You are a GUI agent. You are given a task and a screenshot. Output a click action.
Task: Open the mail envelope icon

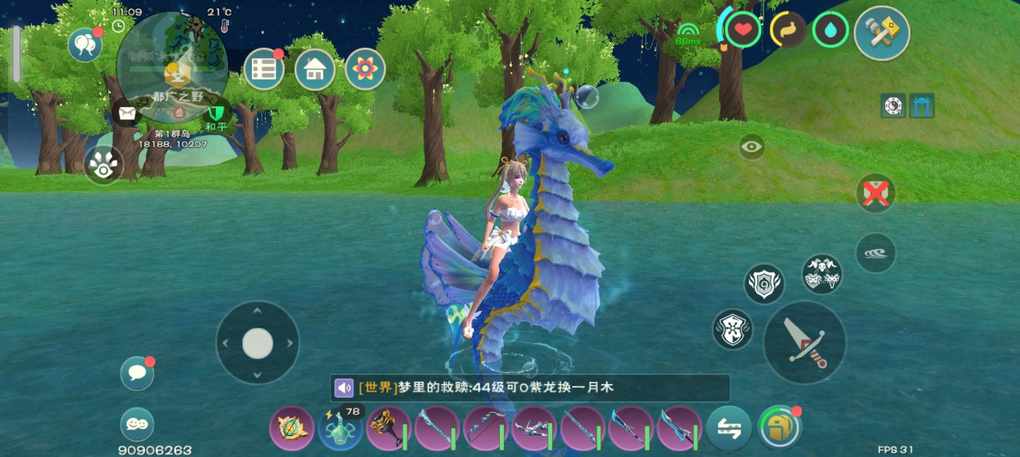[126, 113]
